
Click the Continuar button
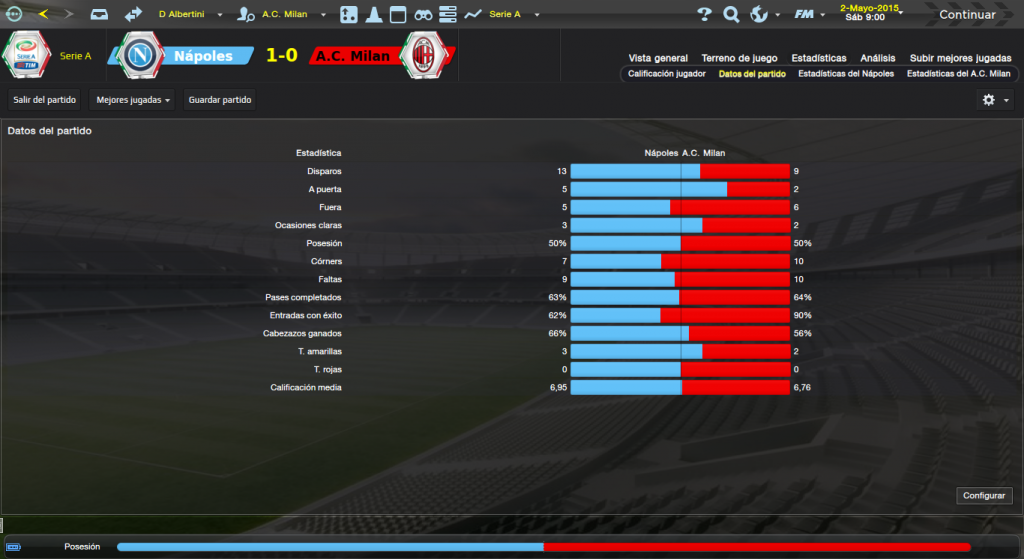coord(966,15)
